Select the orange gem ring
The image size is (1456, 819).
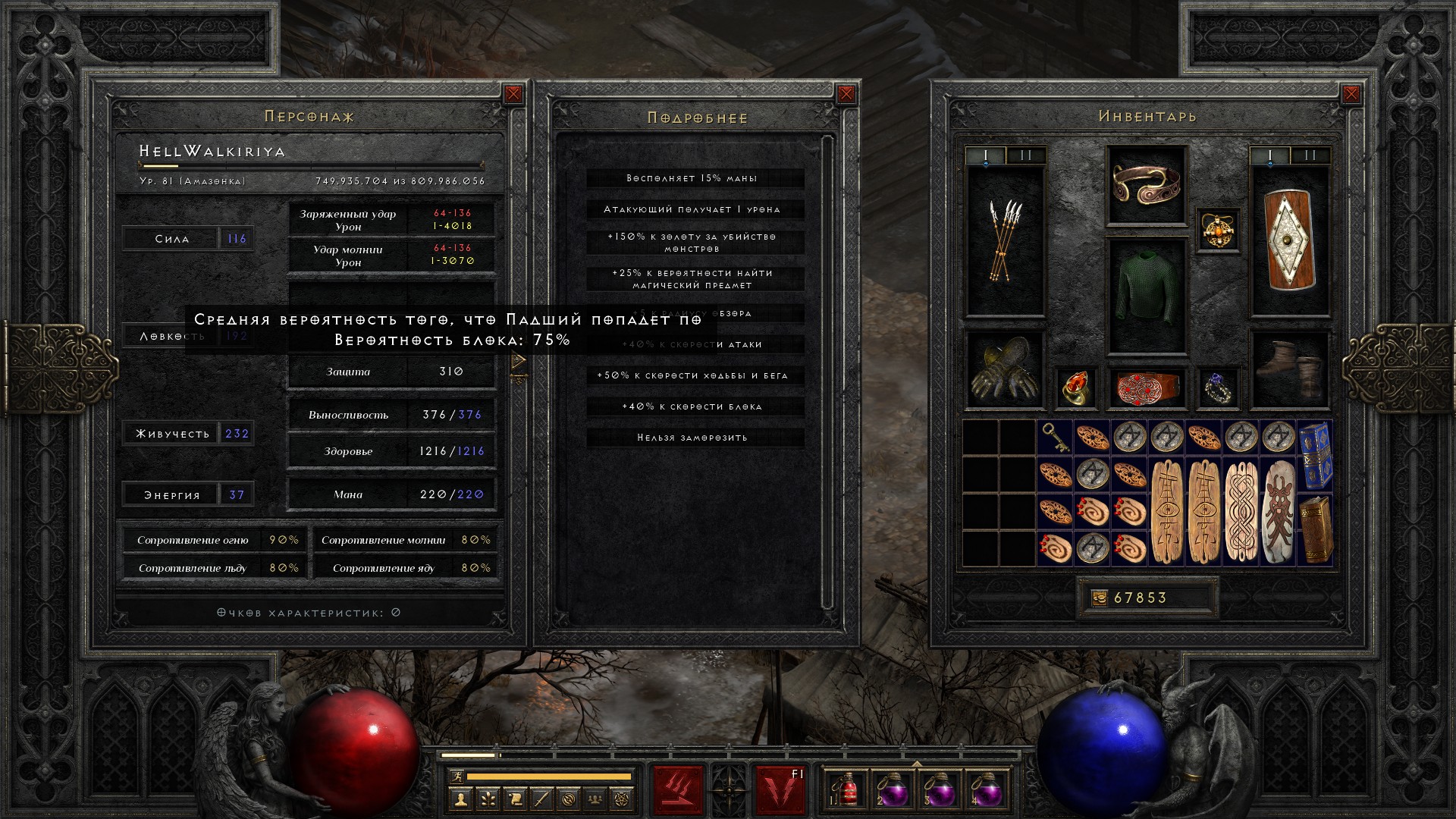click(x=1075, y=388)
